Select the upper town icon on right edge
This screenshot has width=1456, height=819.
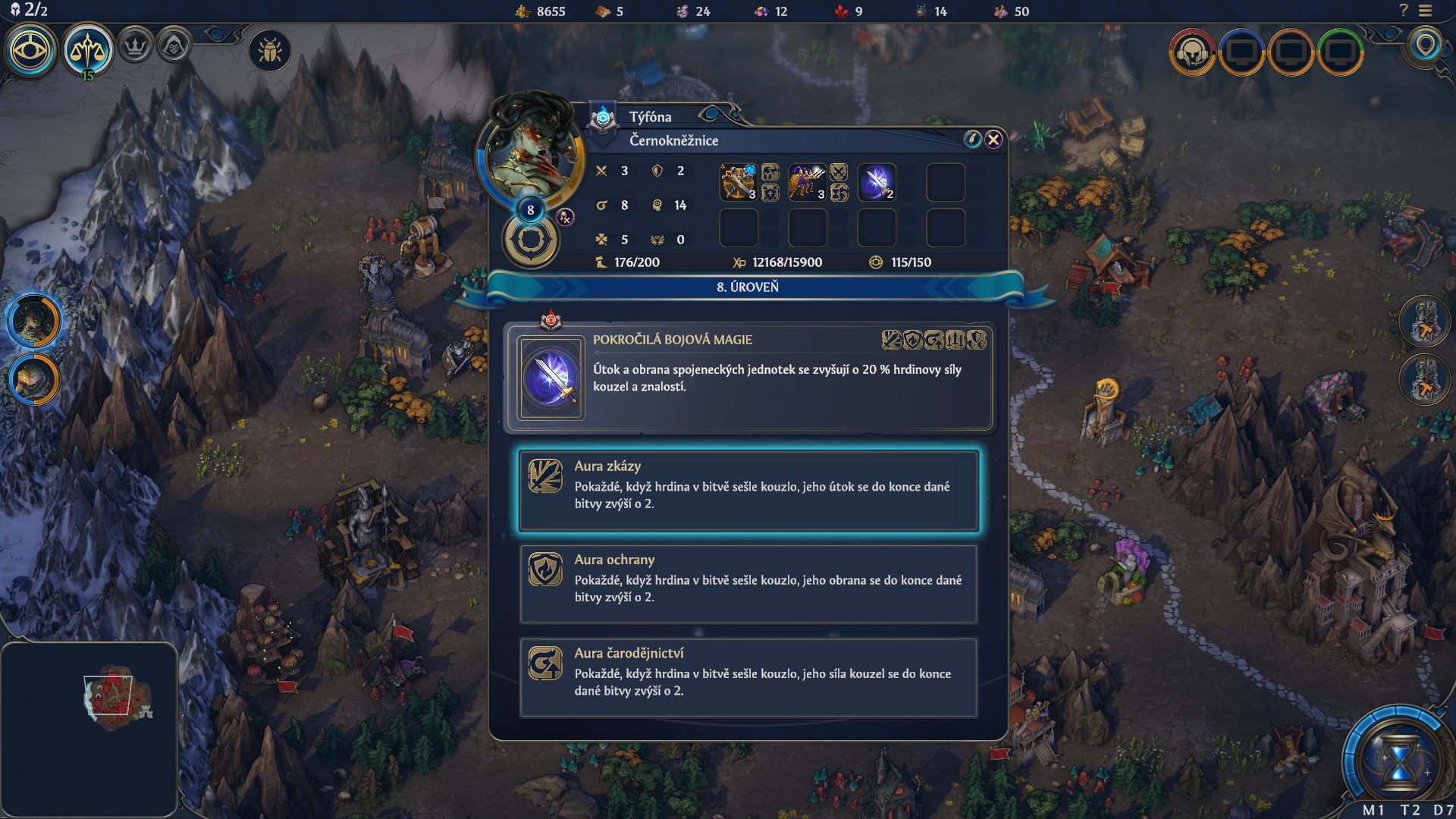[1426, 321]
